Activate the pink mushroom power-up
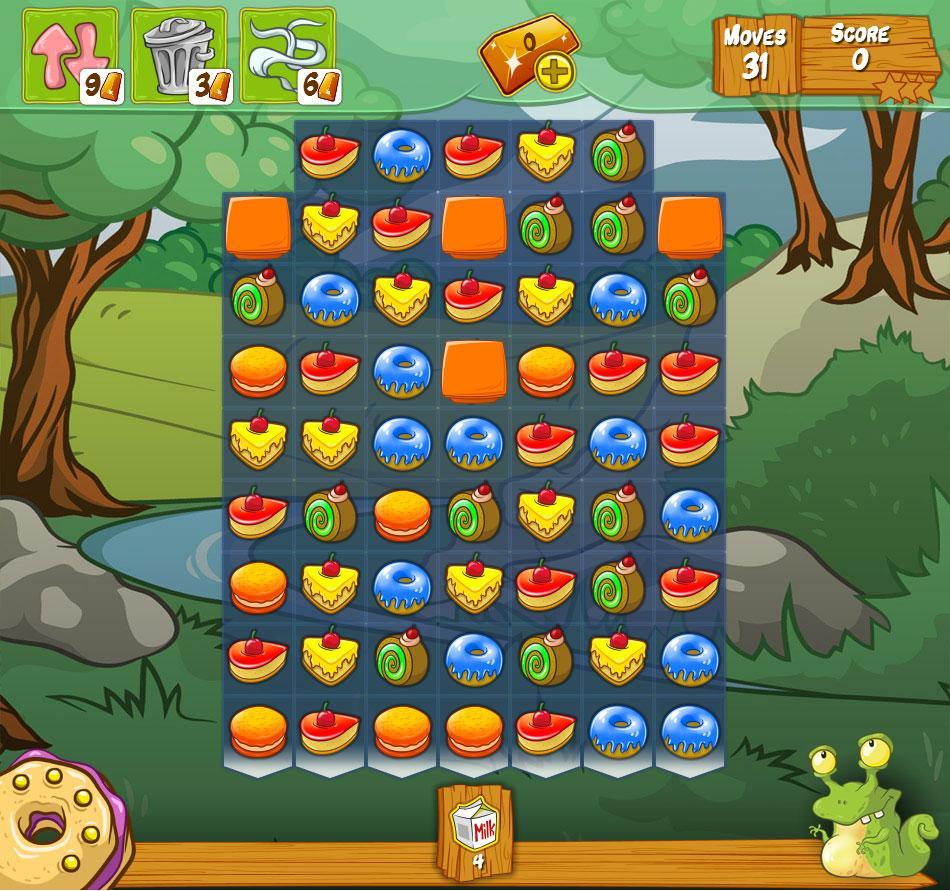950x891 pixels. tap(70, 56)
